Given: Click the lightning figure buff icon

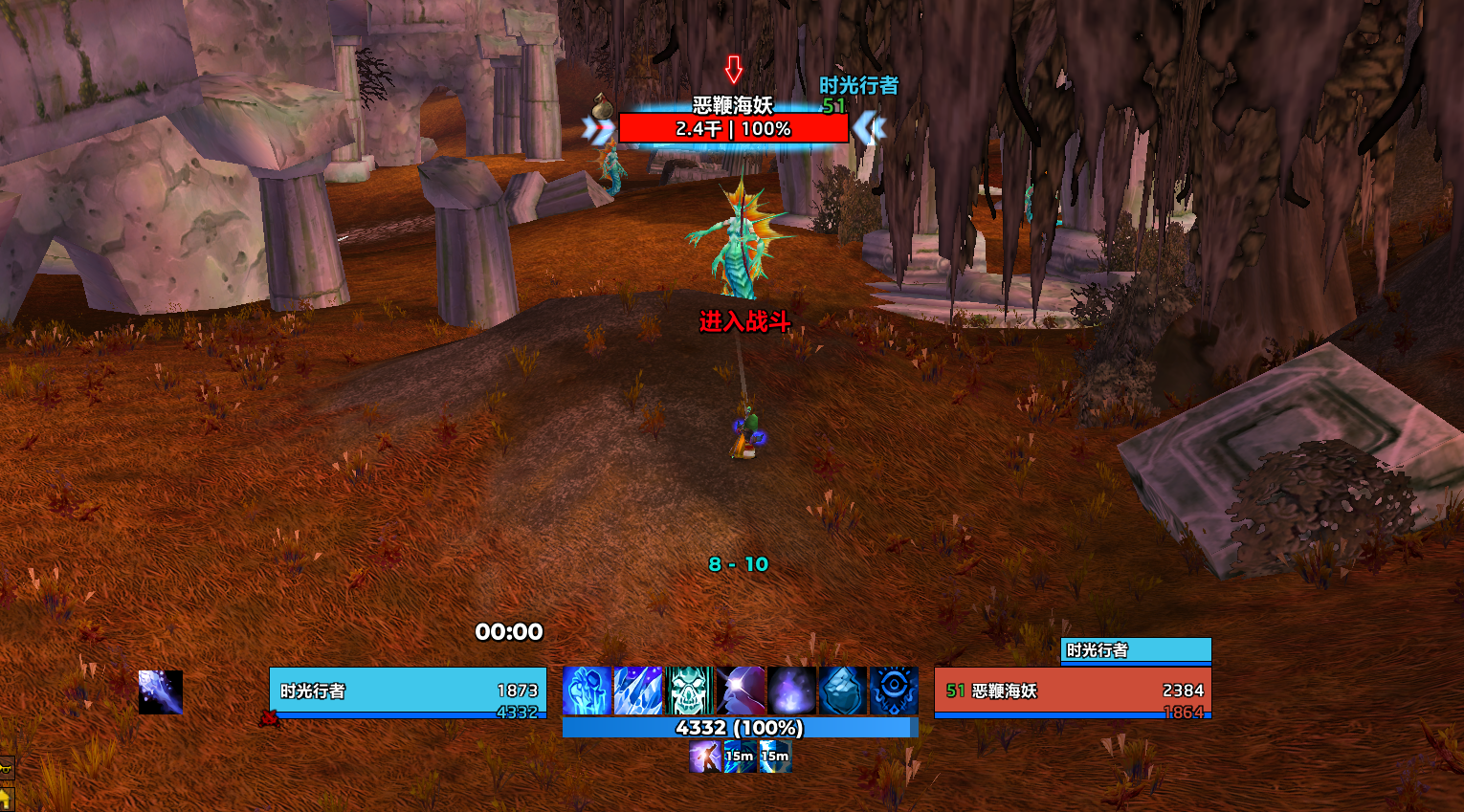Looking at the screenshot, I should tap(705, 757).
